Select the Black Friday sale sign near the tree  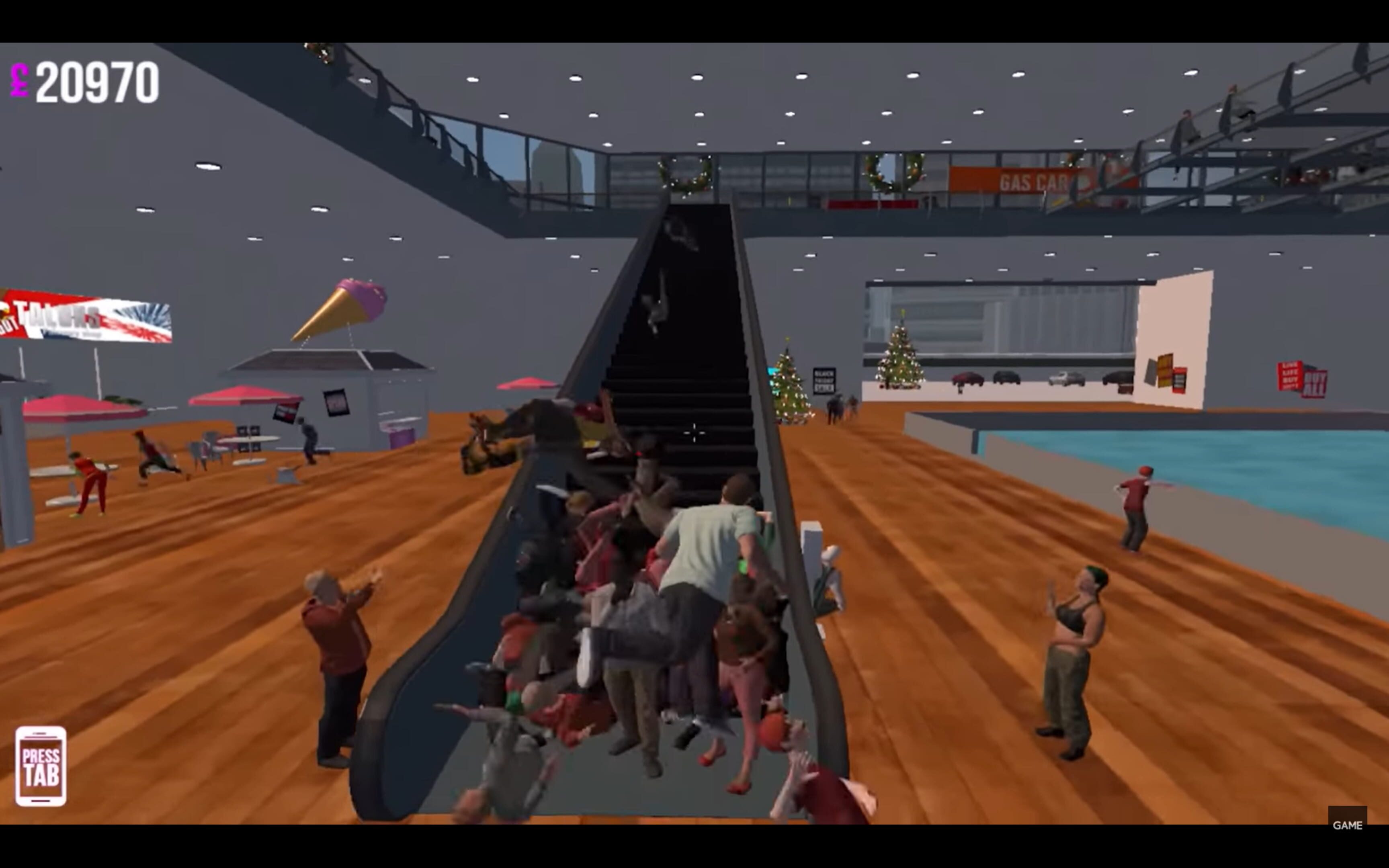click(825, 380)
